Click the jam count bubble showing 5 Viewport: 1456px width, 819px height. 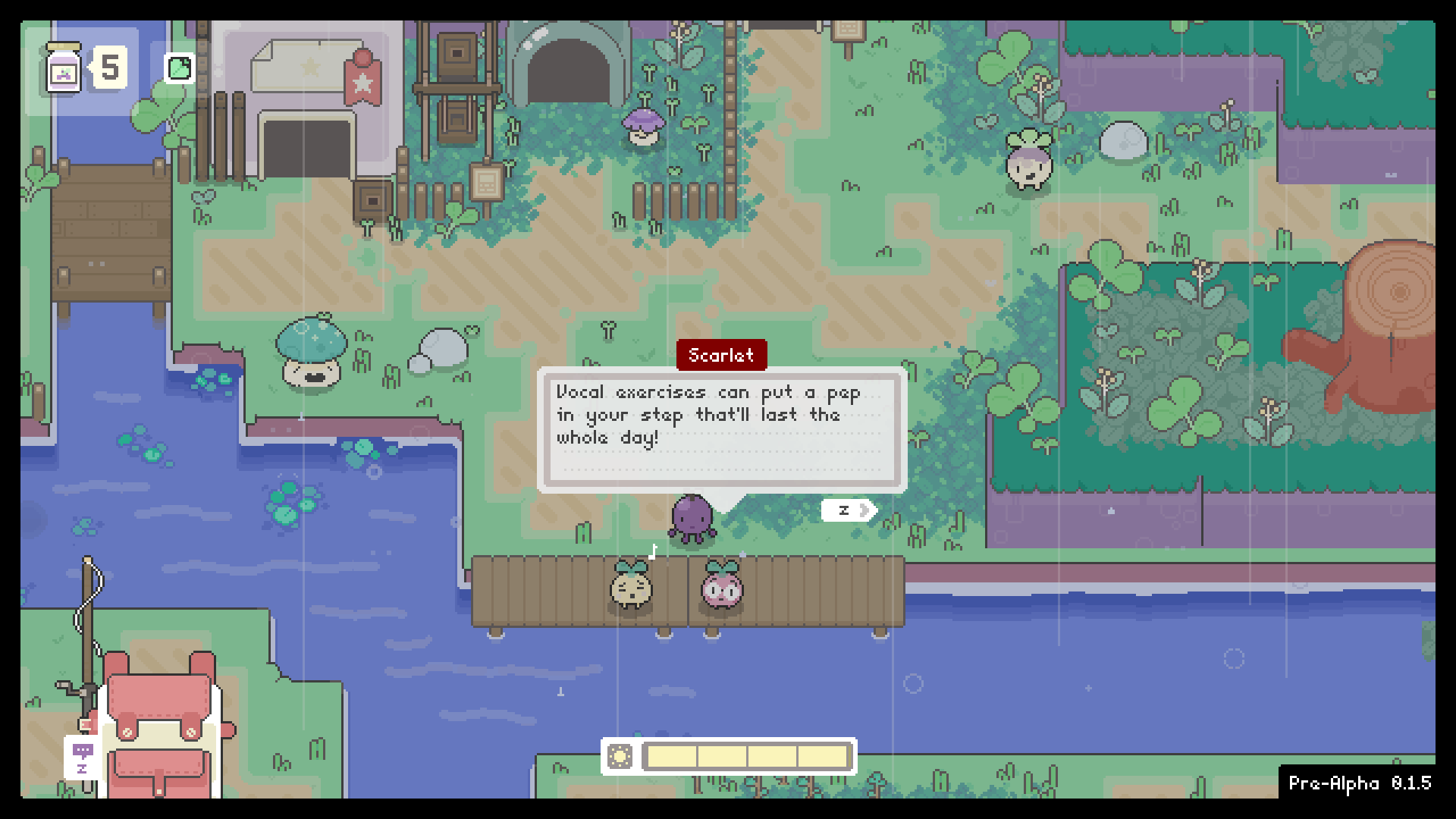(111, 68)
